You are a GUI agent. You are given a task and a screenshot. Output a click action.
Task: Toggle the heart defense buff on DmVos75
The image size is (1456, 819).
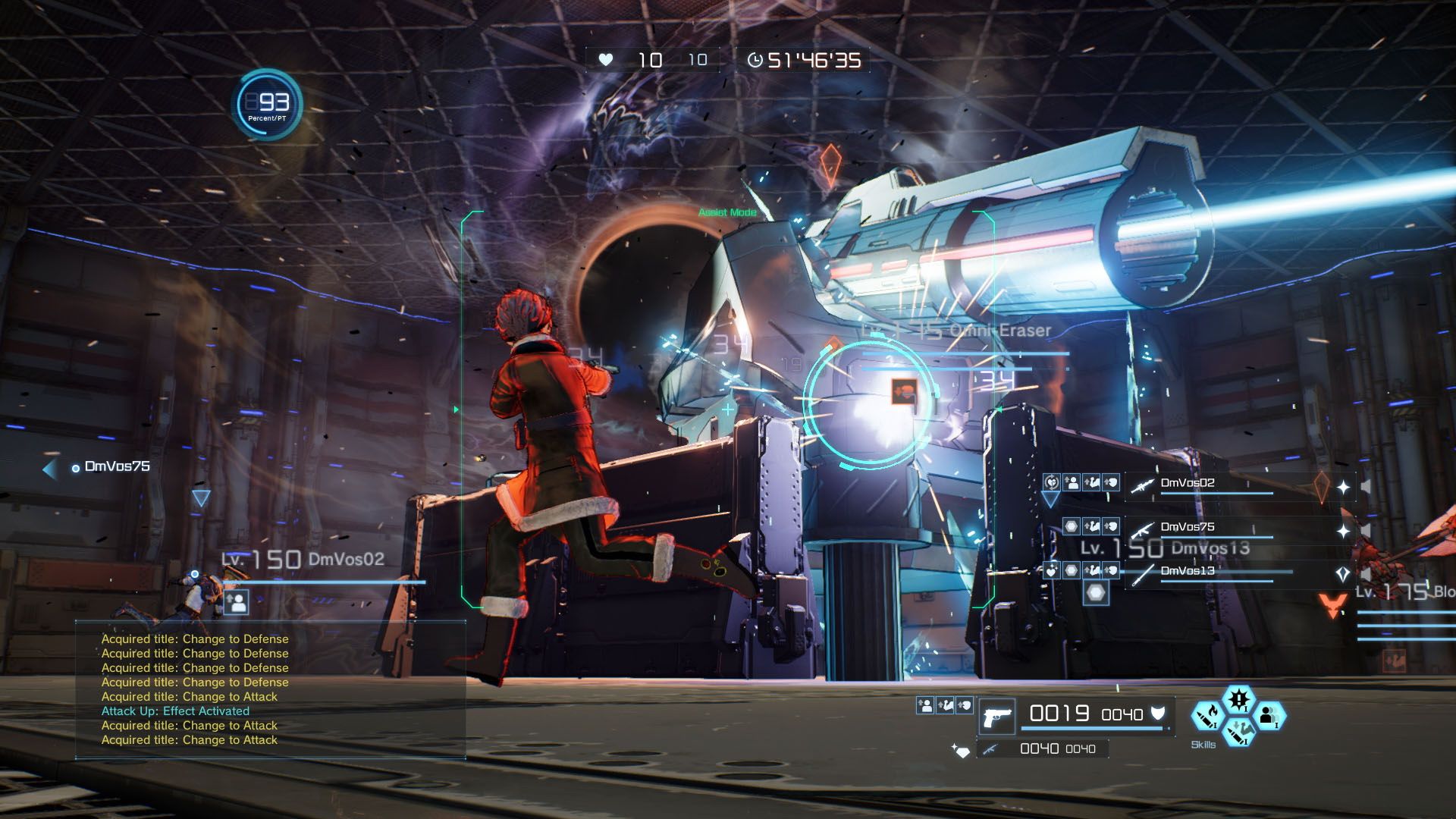[x=1109, y=528]
